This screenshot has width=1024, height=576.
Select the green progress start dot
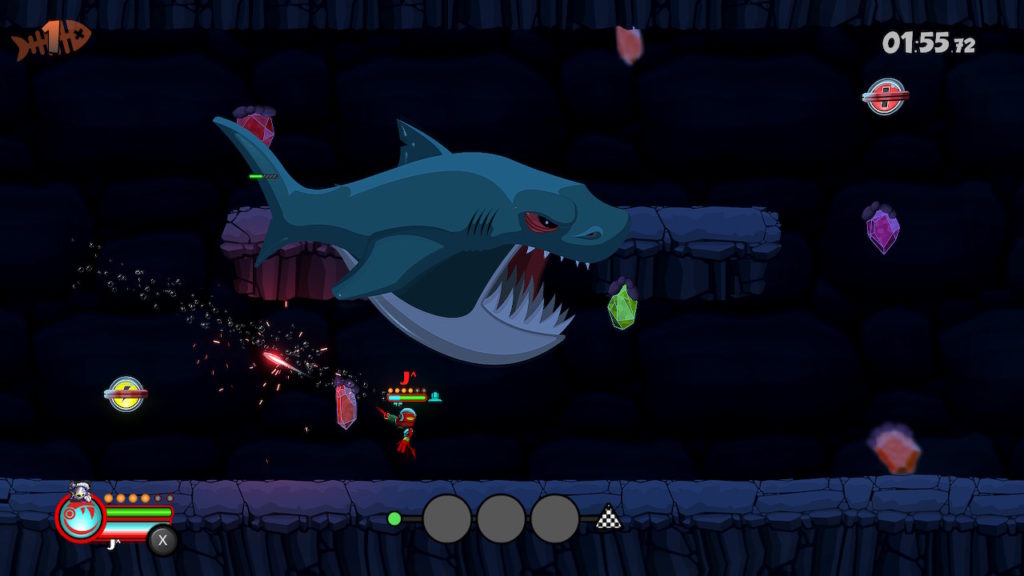click(394, 518)
